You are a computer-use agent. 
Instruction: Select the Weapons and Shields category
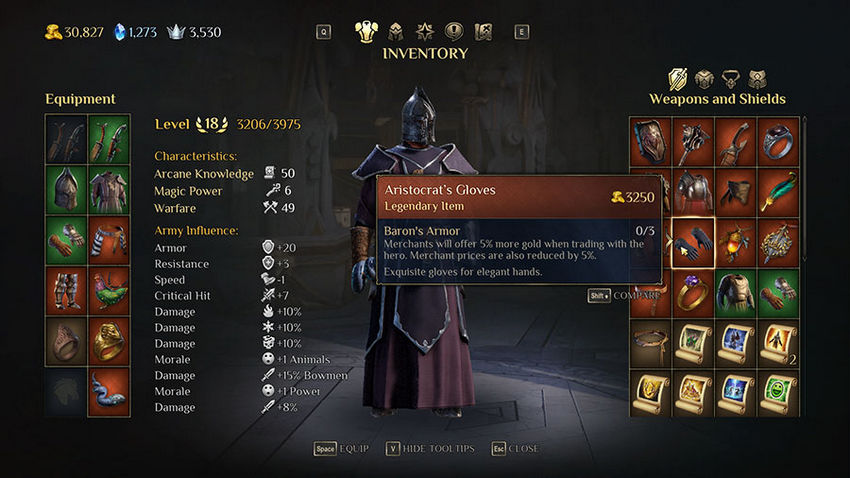point(678,79)
